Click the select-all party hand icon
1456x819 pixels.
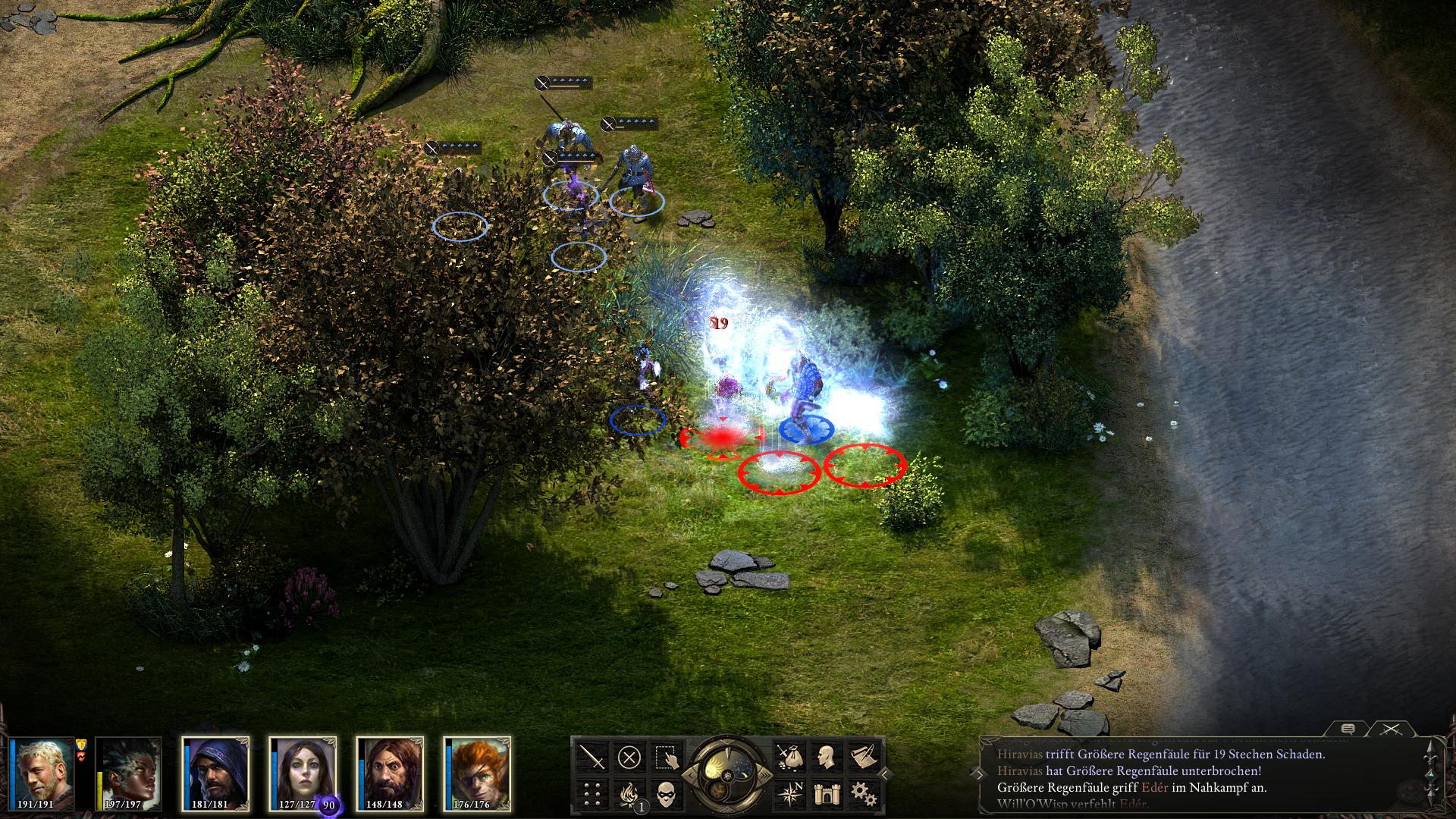tap(667, 757)
